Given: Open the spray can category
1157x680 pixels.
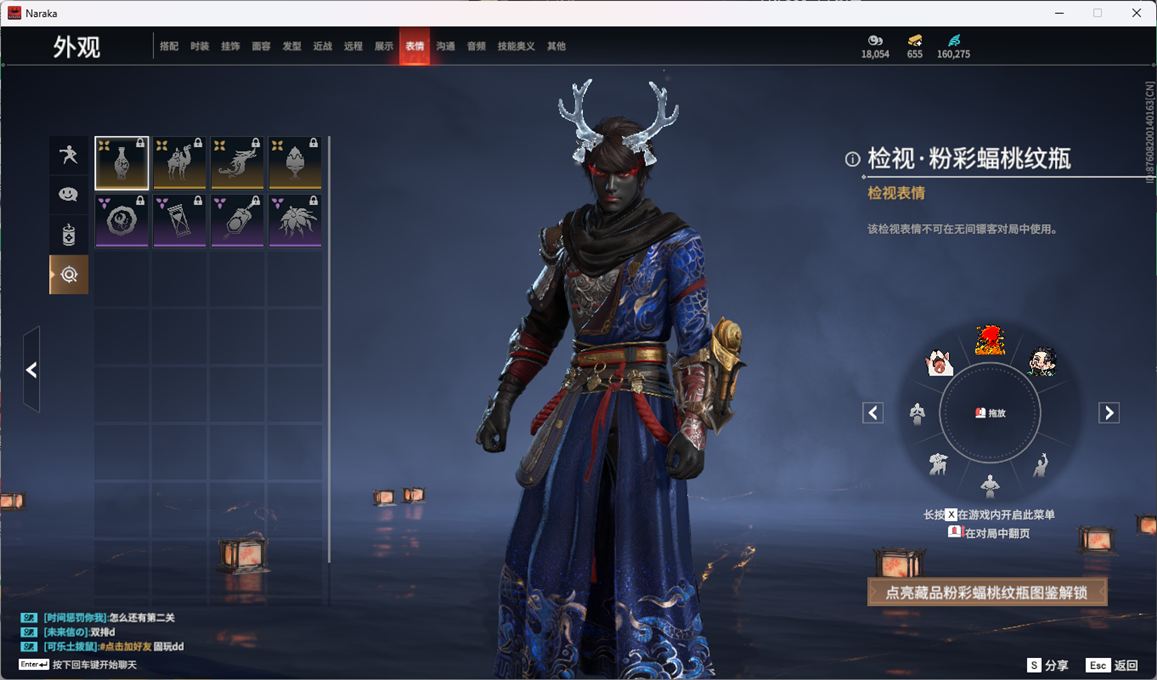Looking at the screenshot, I should click(69, 234).
